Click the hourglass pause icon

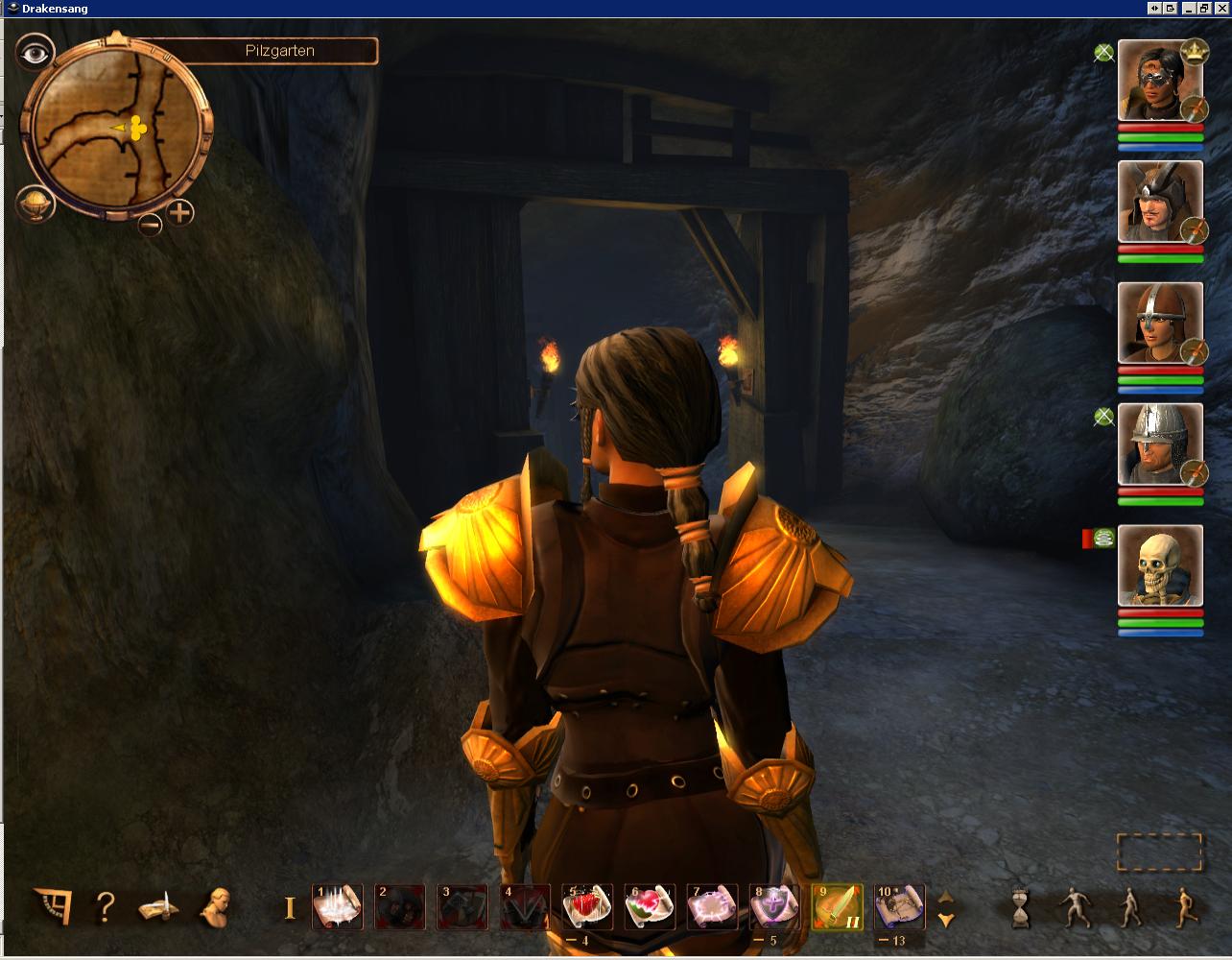pos(1021,907)
